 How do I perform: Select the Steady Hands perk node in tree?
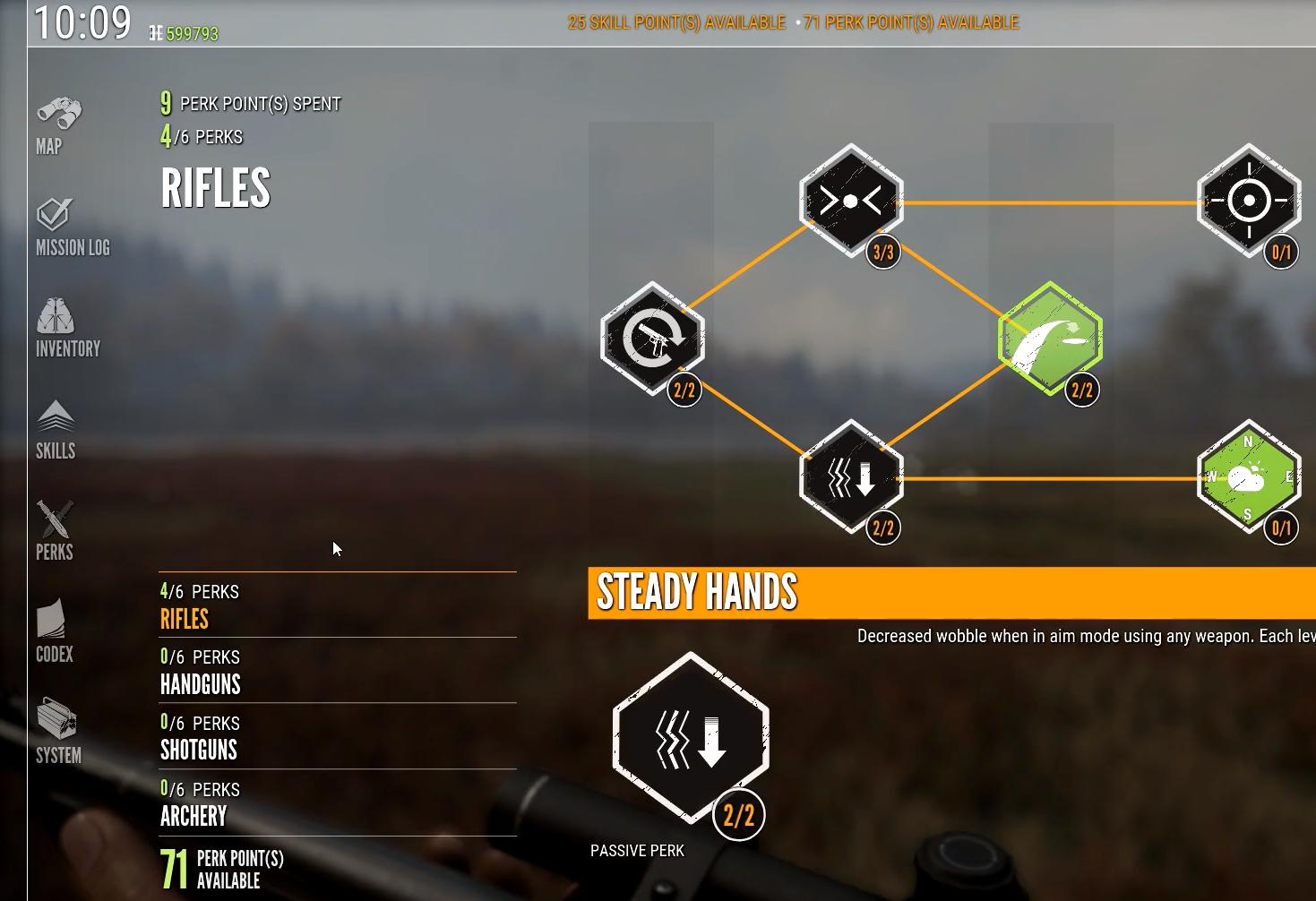[x=851, y=476]
